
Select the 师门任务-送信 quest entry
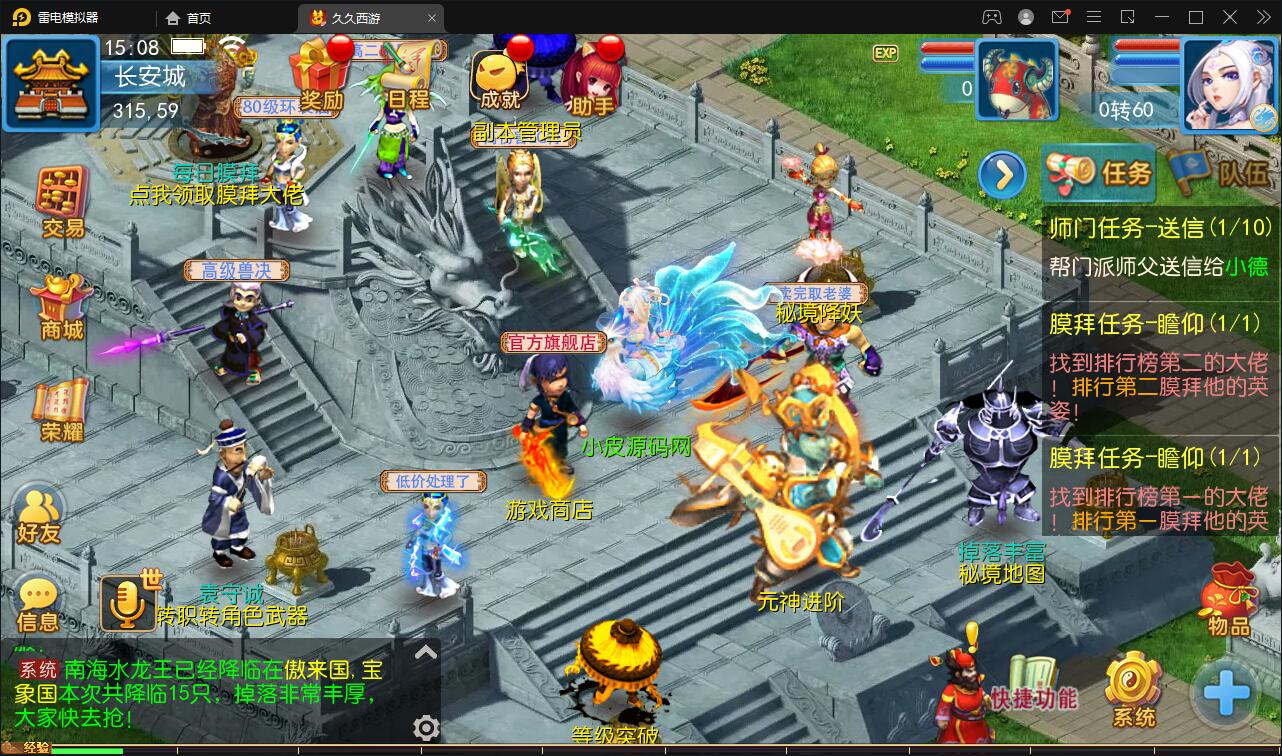pos(1160,244)
